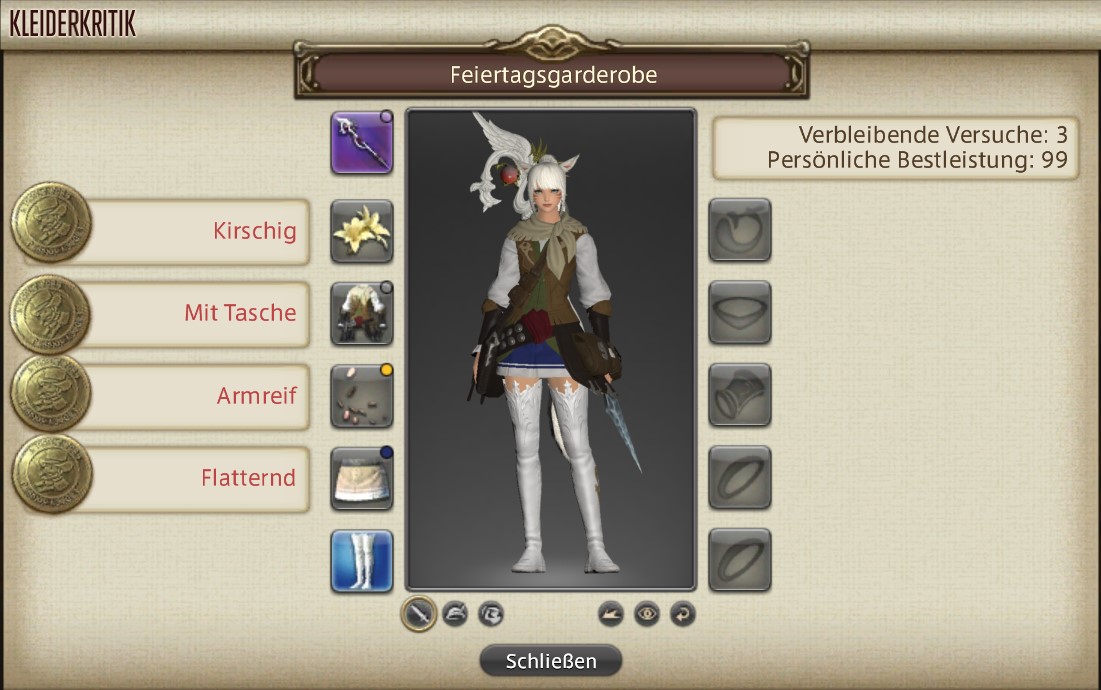
Task: Click the empty necklace slot
Action: (740, 313)
